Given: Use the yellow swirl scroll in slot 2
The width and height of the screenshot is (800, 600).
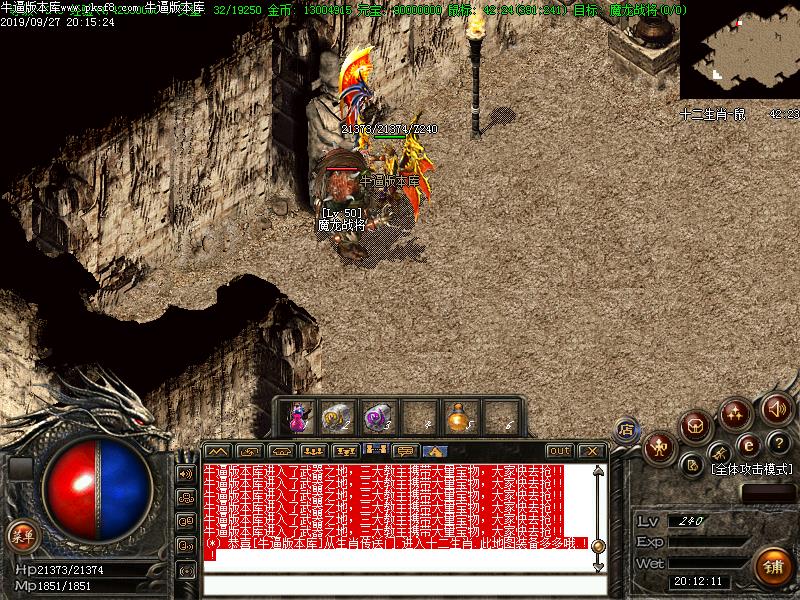Looking at the screenshot, I should [x=337, y=416].
